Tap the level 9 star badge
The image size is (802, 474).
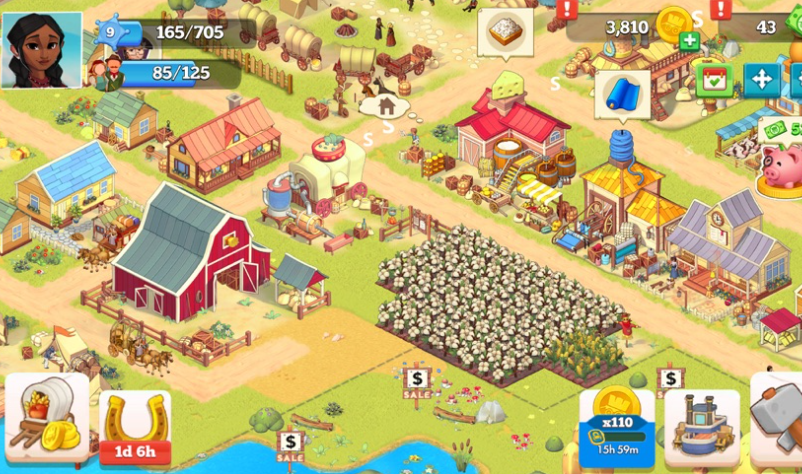tap(109, 31)
